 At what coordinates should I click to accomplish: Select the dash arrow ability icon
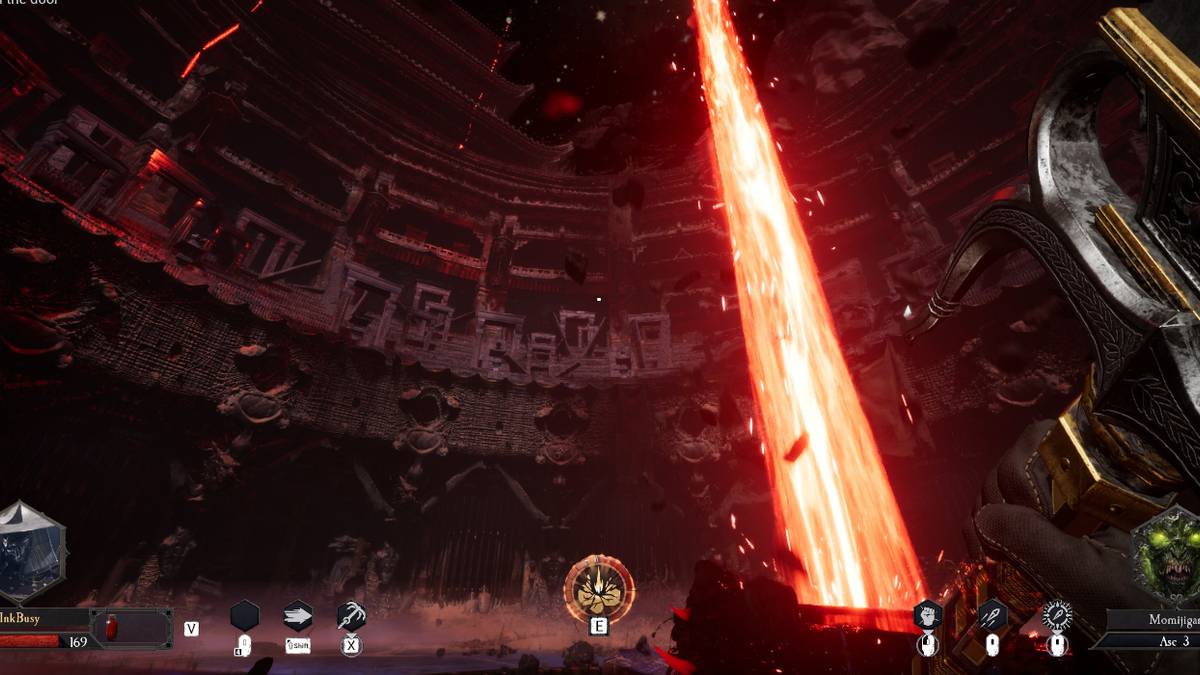(298, 615)
